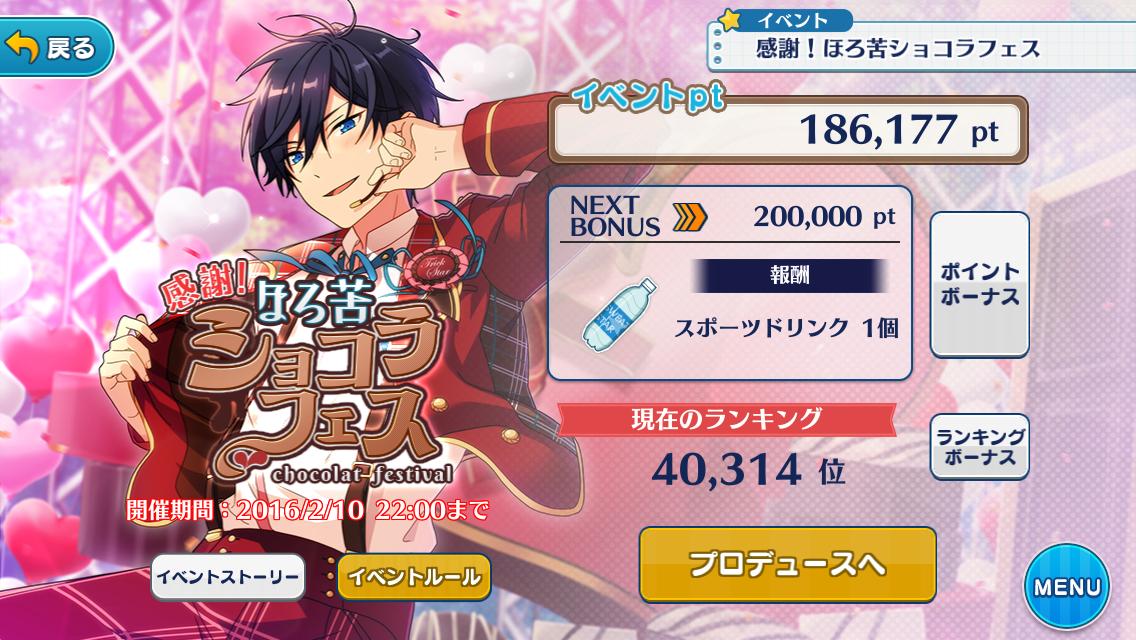Screen dimensions: 1136x640
Task: Show the イベントルール event rules
Action: [414, 577]
